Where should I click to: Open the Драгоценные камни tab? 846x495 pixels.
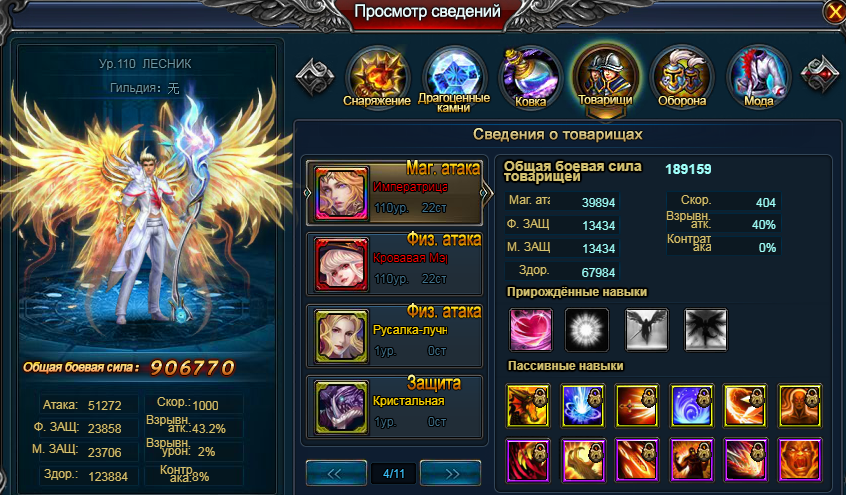454,75
